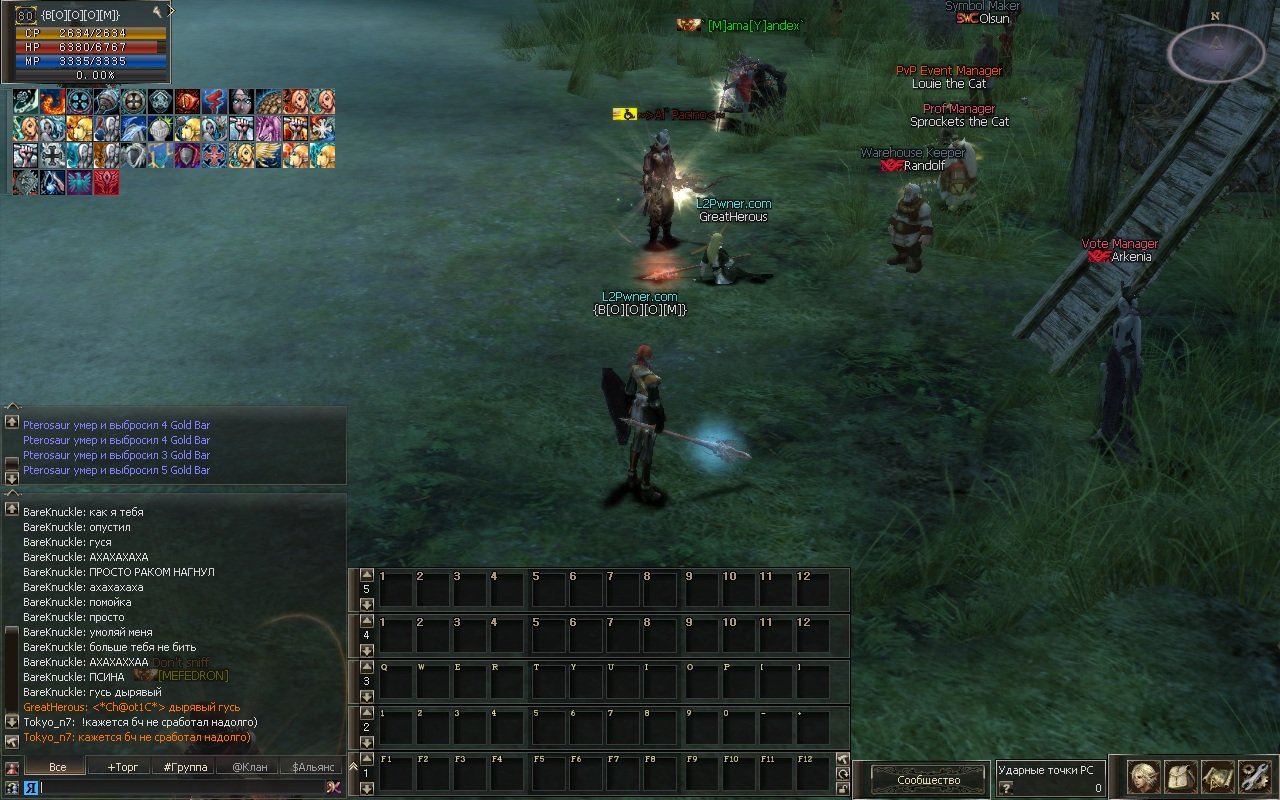Select the red eye buff icon
1280x800 pixels.
pyautogui.click(x=187, y=102)
